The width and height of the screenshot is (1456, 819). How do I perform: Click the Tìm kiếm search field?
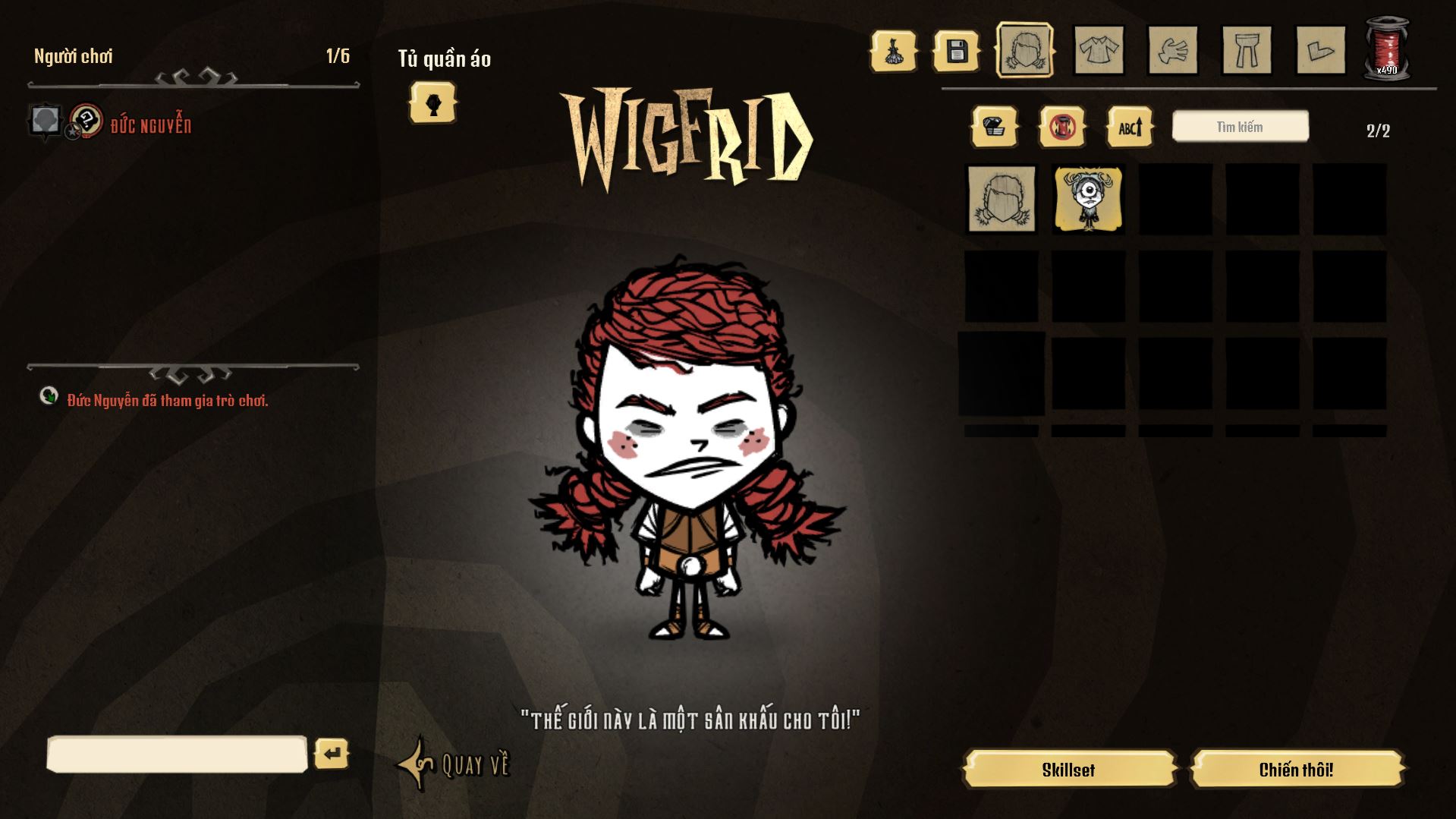[1239, 126]
